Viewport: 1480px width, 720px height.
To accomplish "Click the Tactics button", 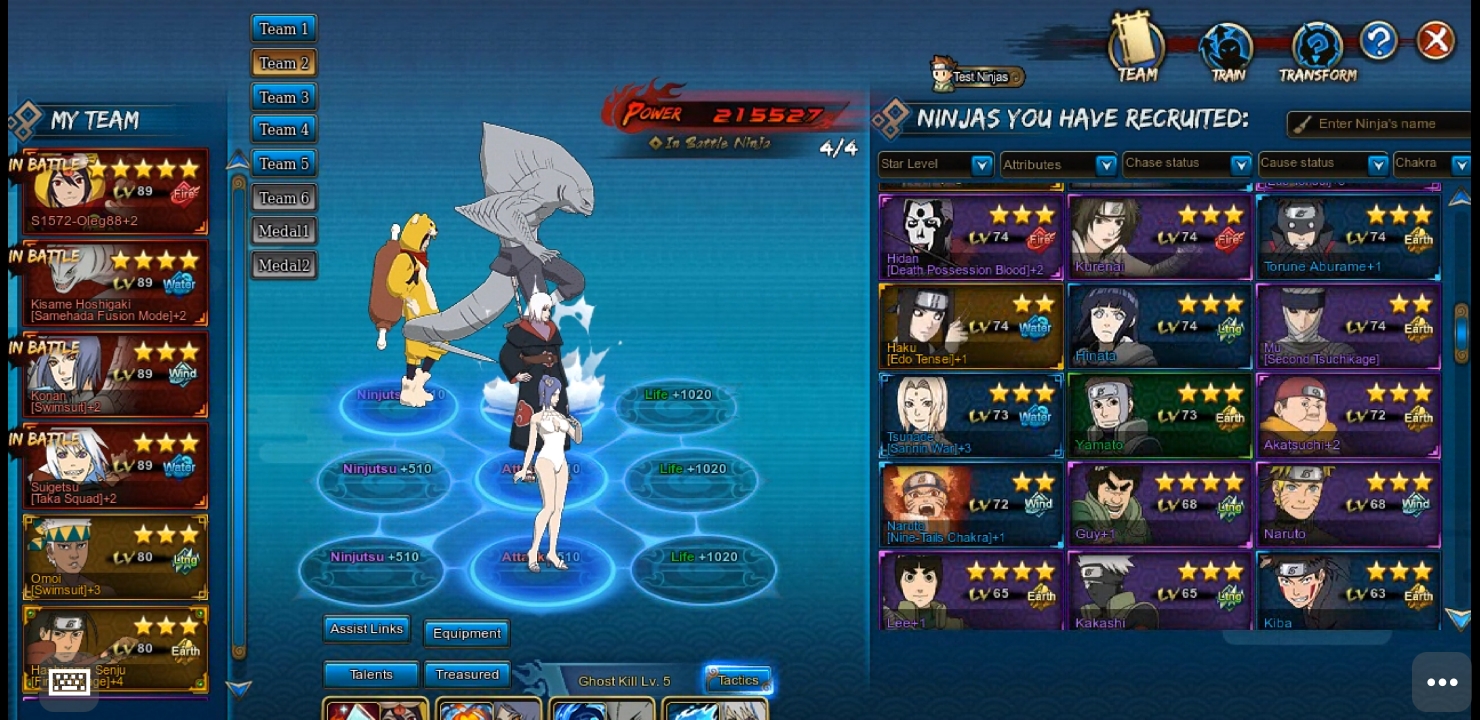I will click(738, 681).
